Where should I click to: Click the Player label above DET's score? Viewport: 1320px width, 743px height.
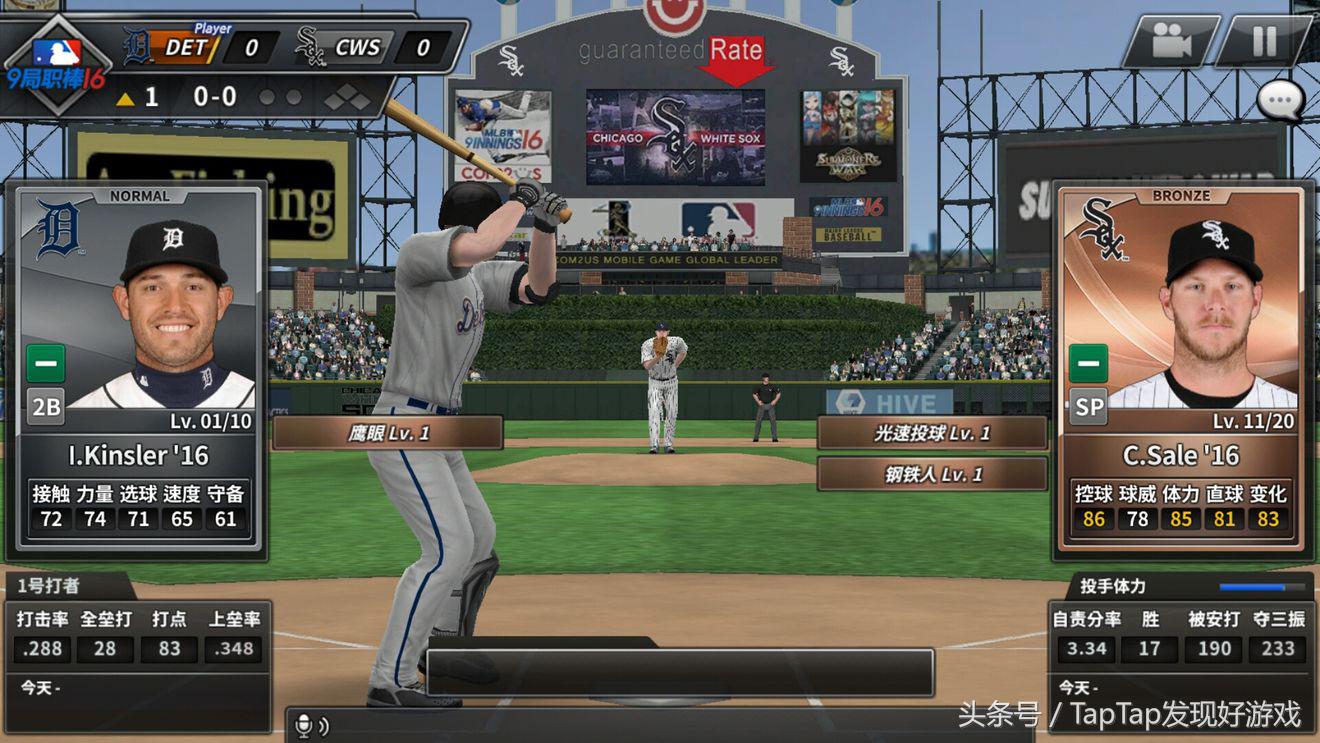click(212, 27)
